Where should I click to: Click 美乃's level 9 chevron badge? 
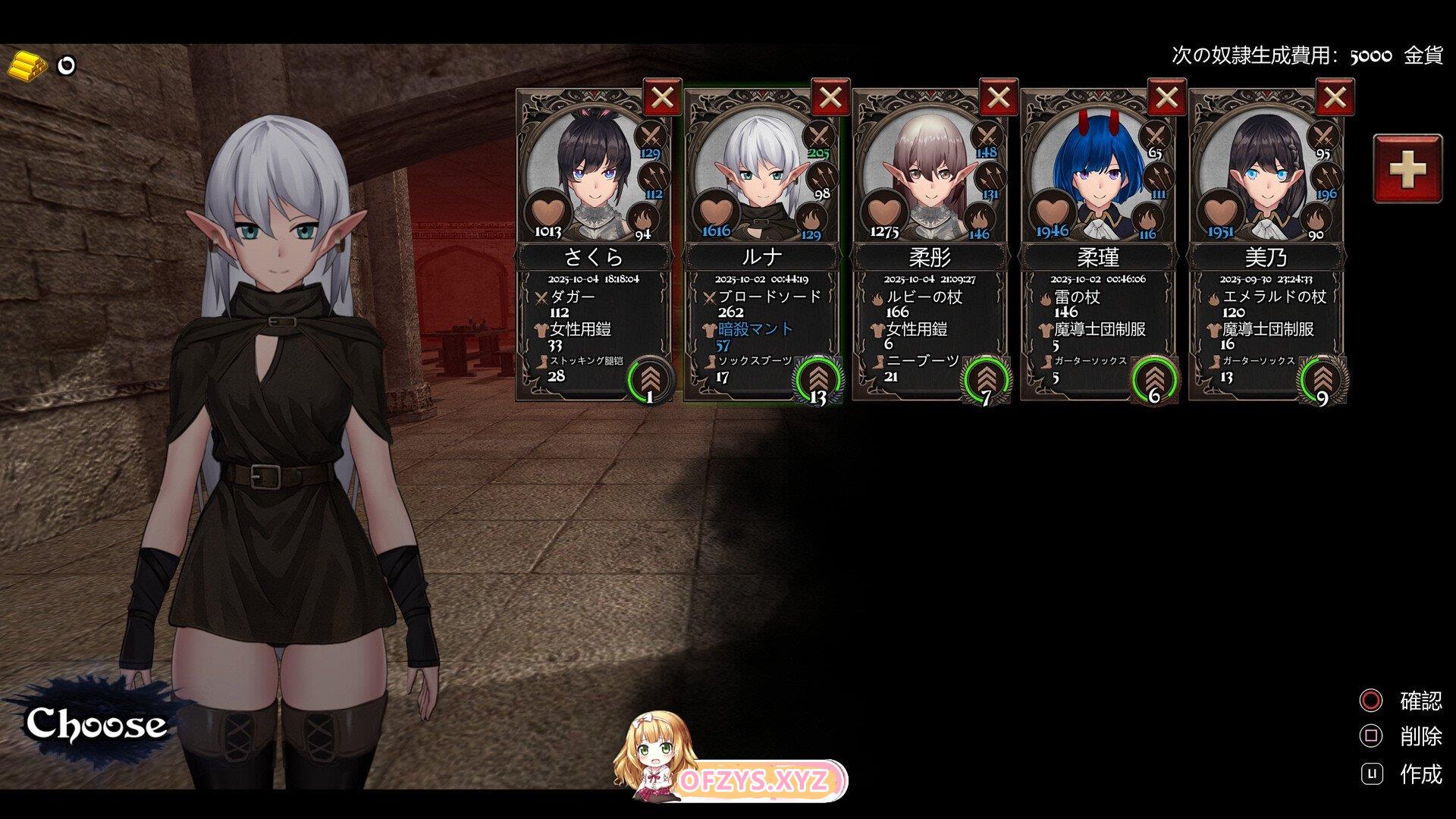click(x=1323, y=379)
